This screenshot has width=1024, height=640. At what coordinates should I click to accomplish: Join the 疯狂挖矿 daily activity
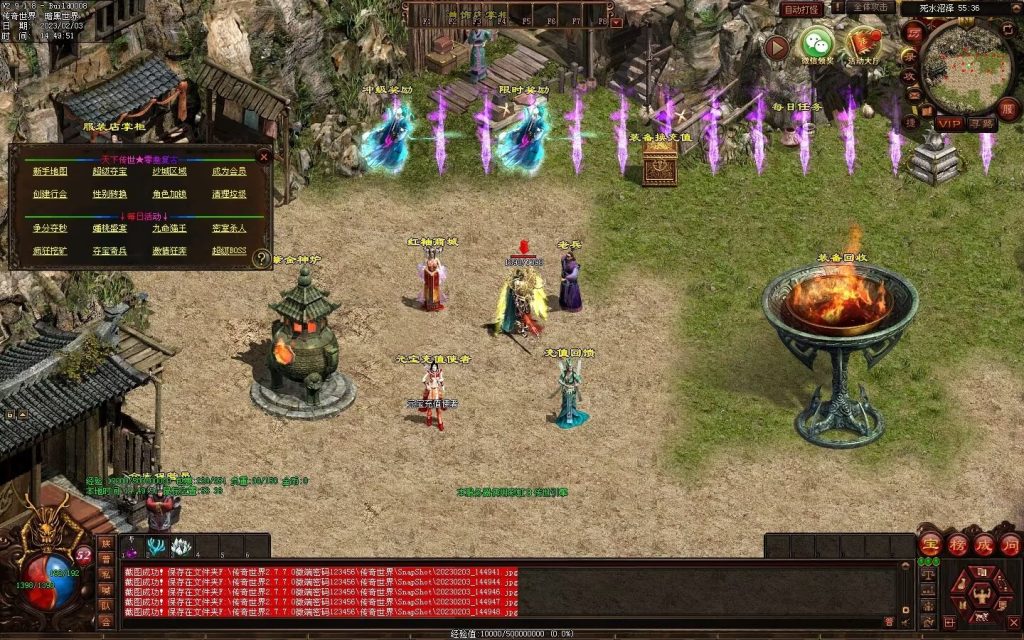(x=50, y=251)
